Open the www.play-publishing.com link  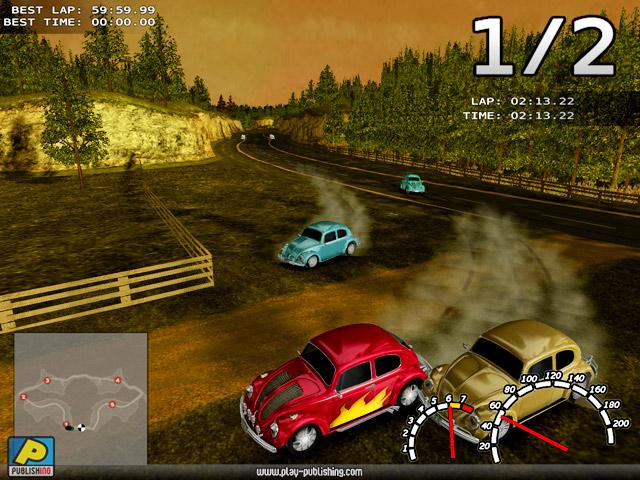tap(309, 470)
